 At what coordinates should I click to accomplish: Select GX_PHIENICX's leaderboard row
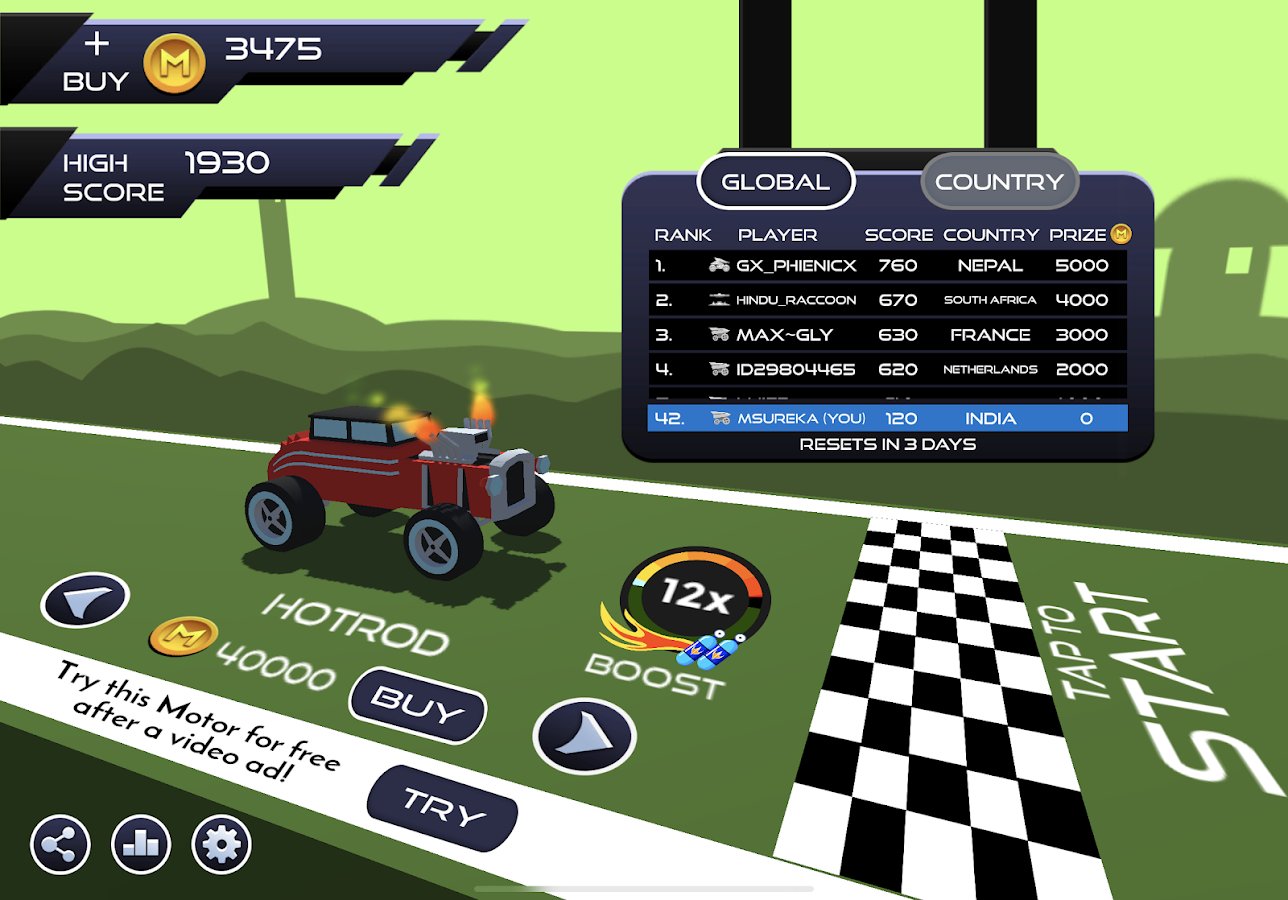pos(887,265)
